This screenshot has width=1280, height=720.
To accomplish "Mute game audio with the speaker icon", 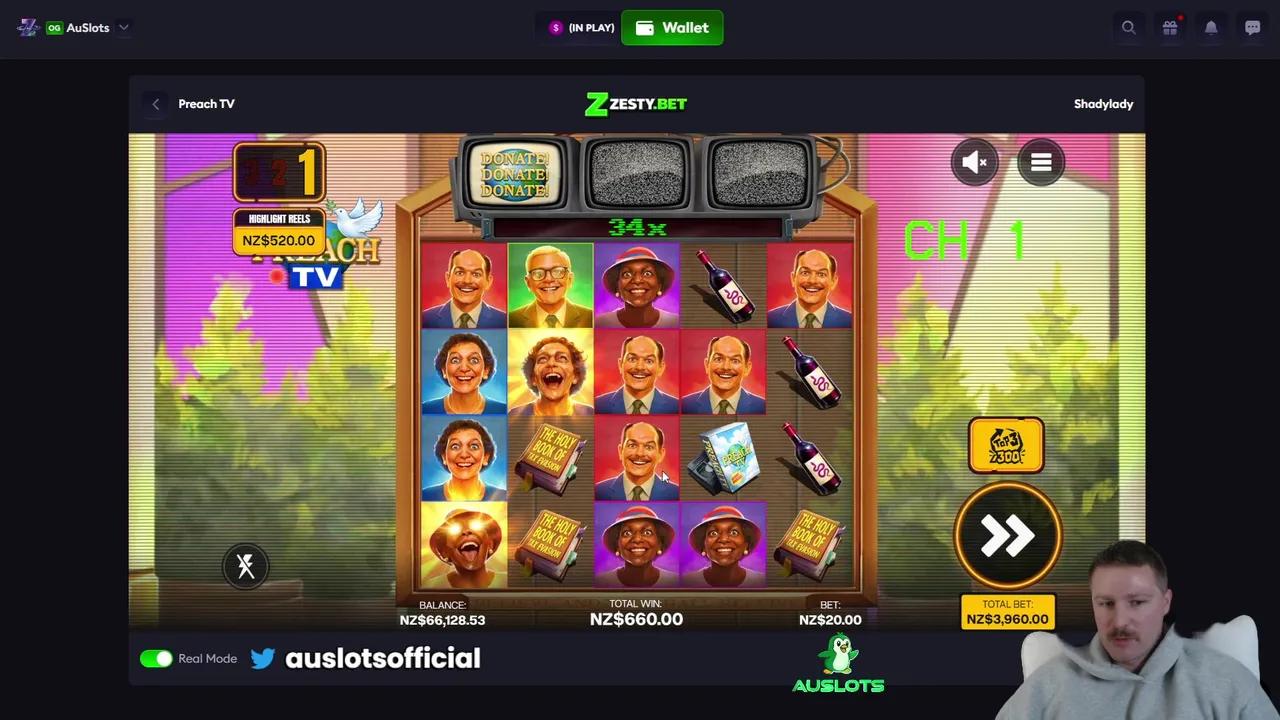I will click(974, 162).
